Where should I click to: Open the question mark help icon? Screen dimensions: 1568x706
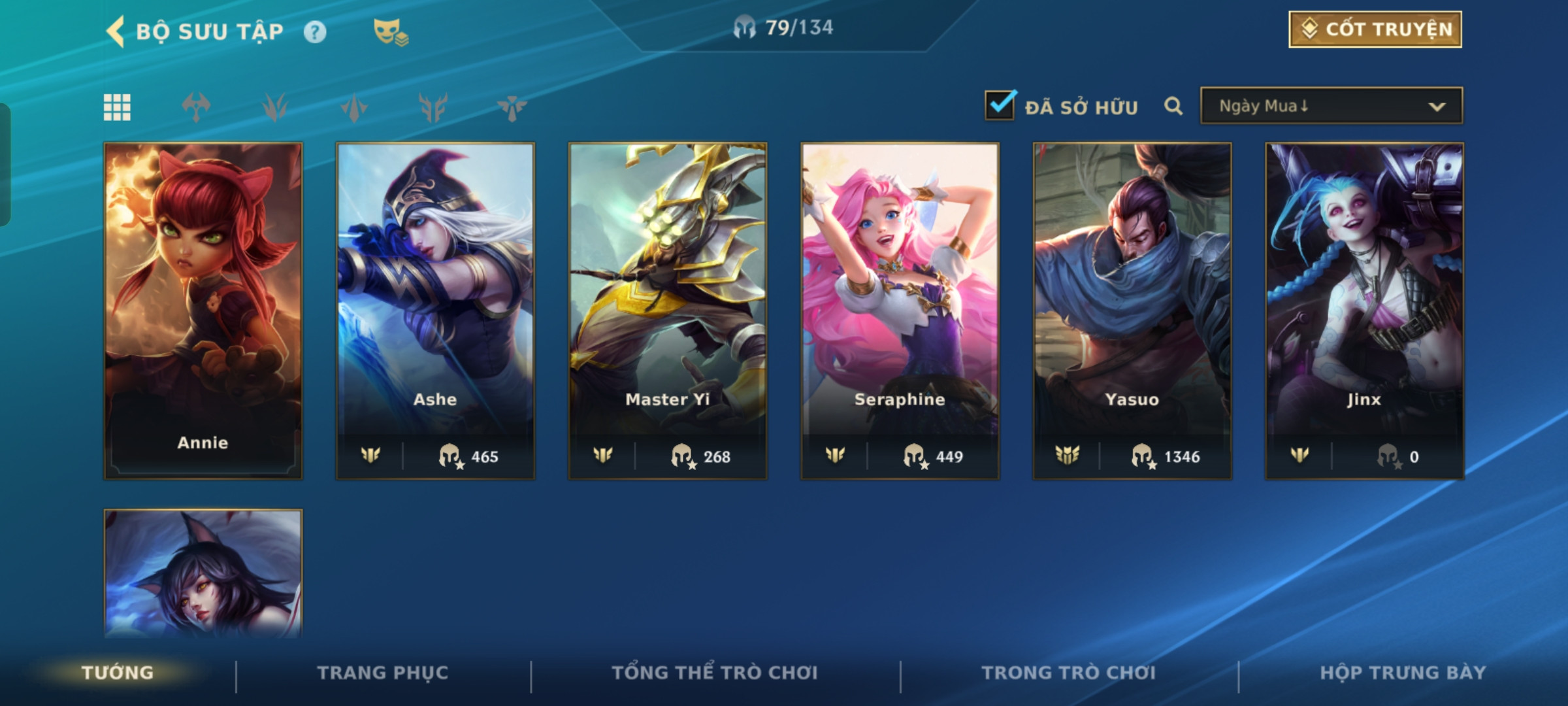[x=315, y=32]
